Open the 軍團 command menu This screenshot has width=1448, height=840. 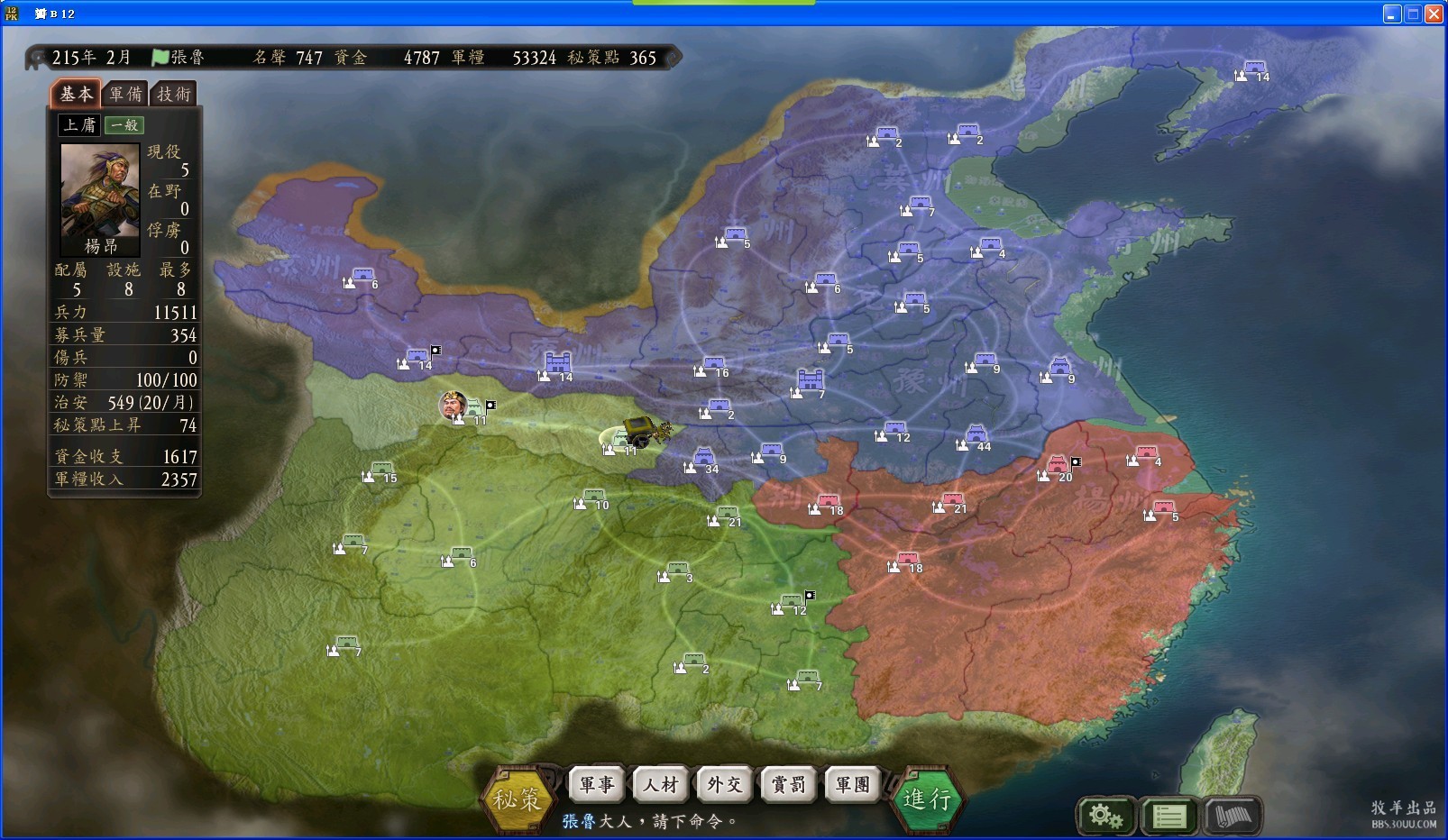click(x=853, y=784)
